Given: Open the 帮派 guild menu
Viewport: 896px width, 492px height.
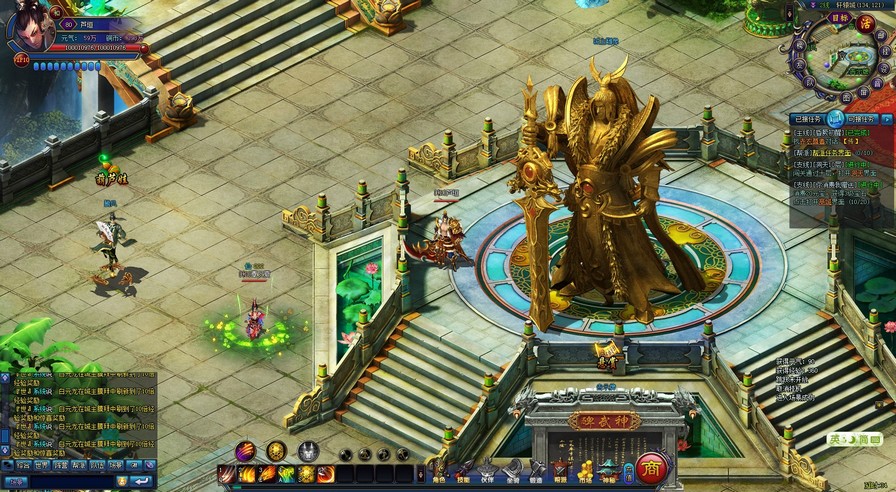Looking at the screenshot, I should pos(560,470).
